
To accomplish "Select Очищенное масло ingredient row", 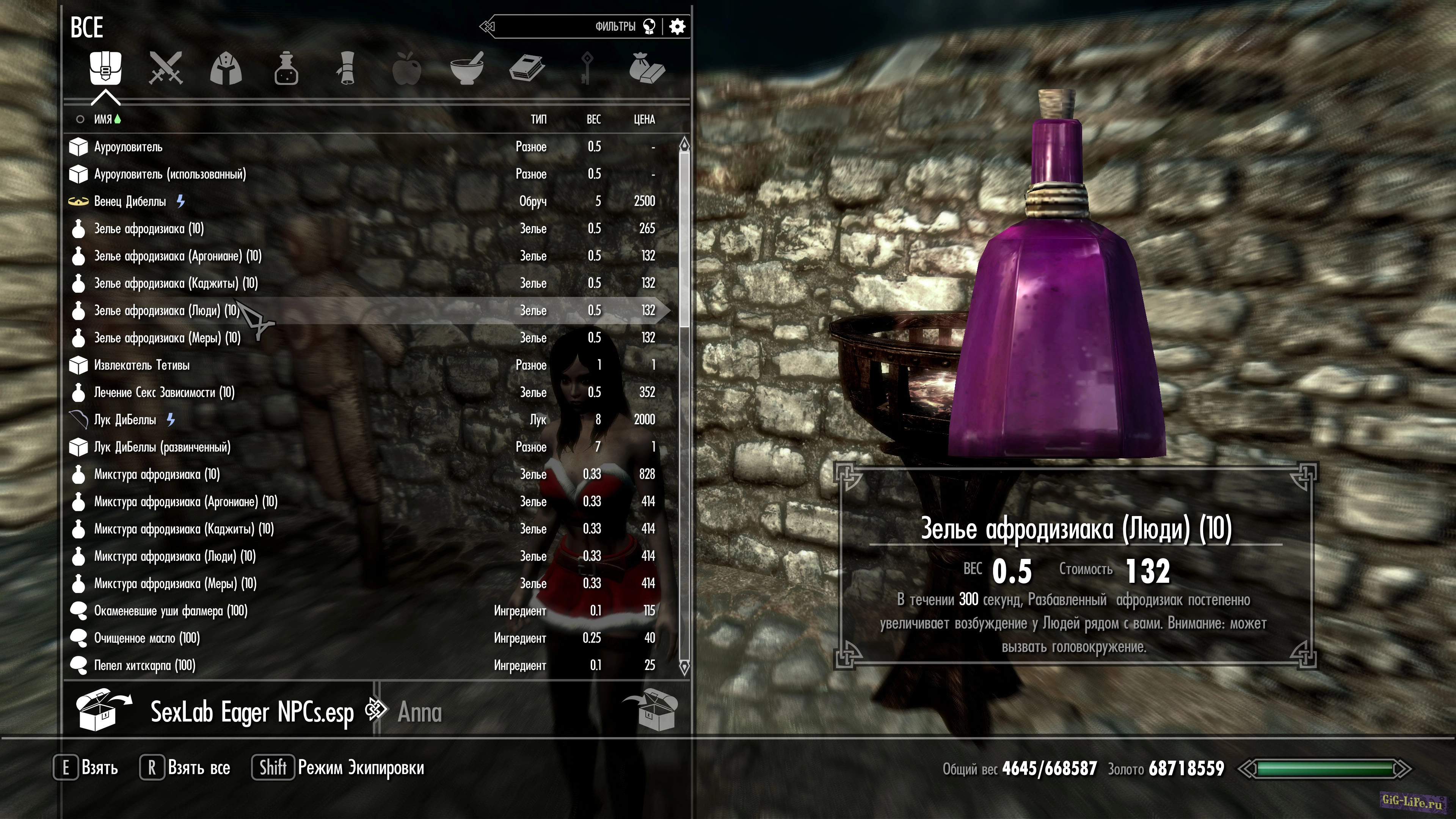I will [147, 638].
